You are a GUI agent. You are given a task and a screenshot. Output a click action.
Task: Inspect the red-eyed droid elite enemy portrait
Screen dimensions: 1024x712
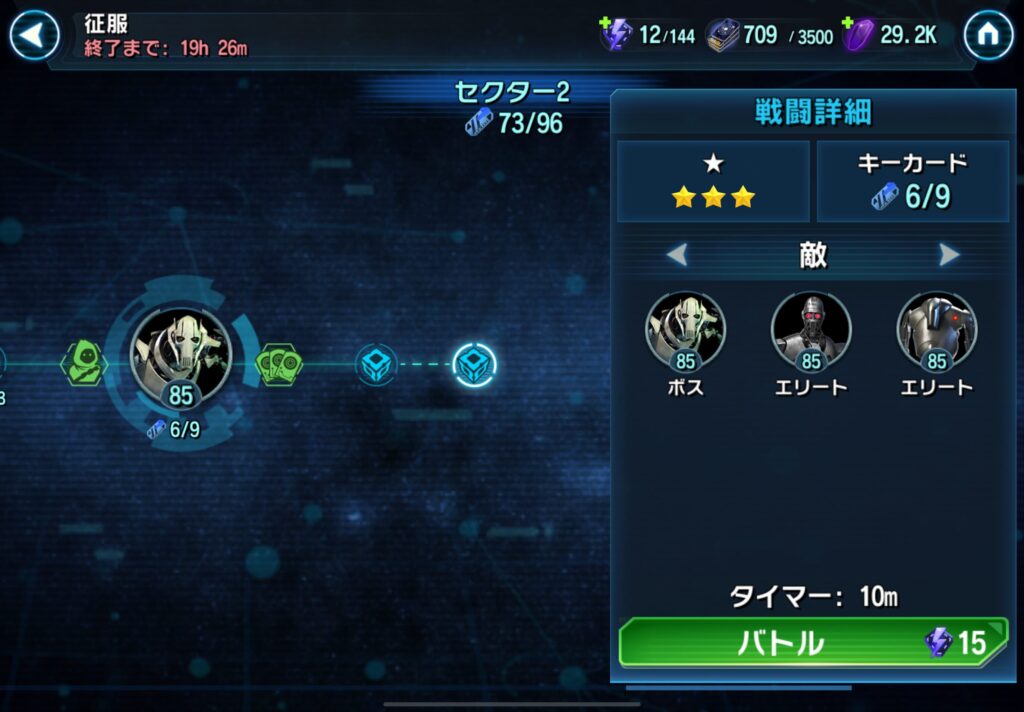click(x=811, y=329)
